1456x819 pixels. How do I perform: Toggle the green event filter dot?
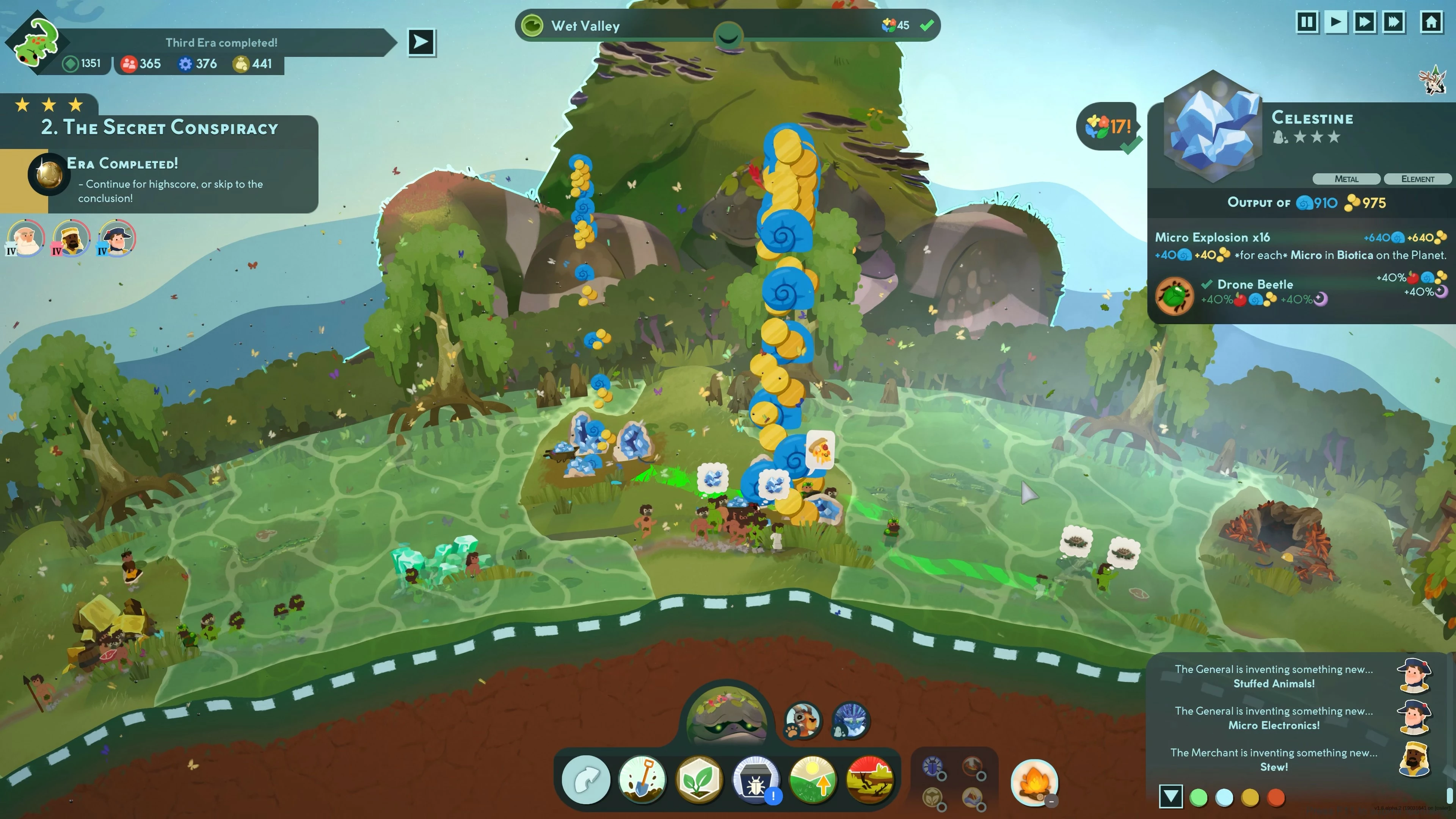pos(1198,797)
